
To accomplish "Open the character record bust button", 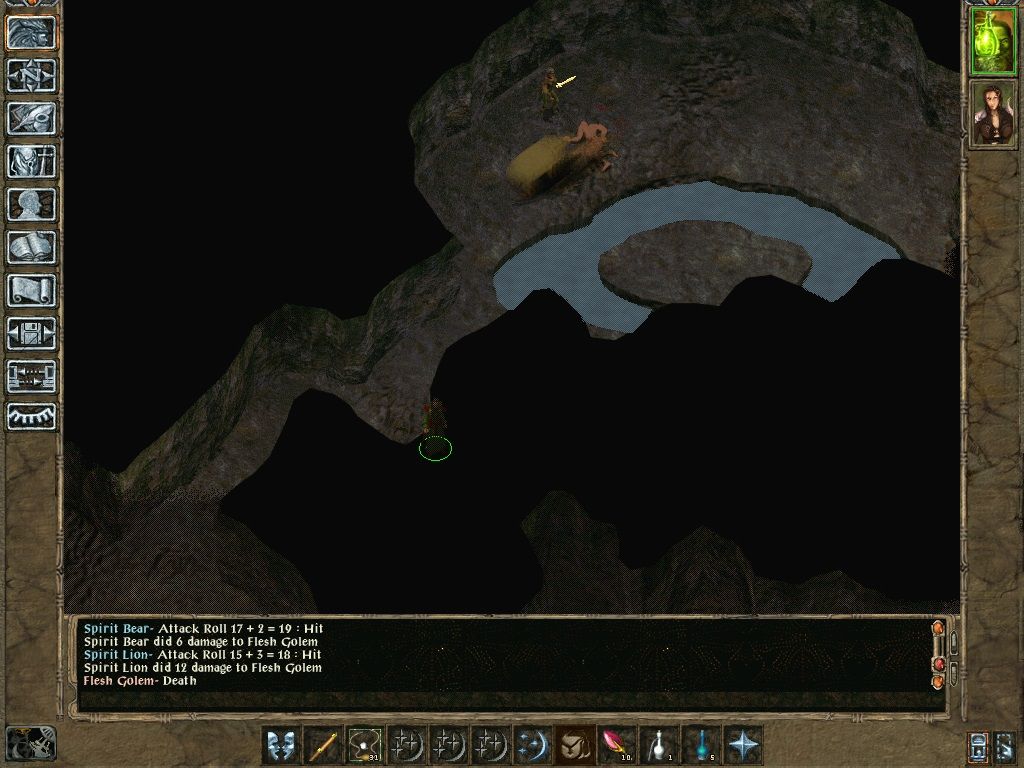I will [x=31, y=204].
